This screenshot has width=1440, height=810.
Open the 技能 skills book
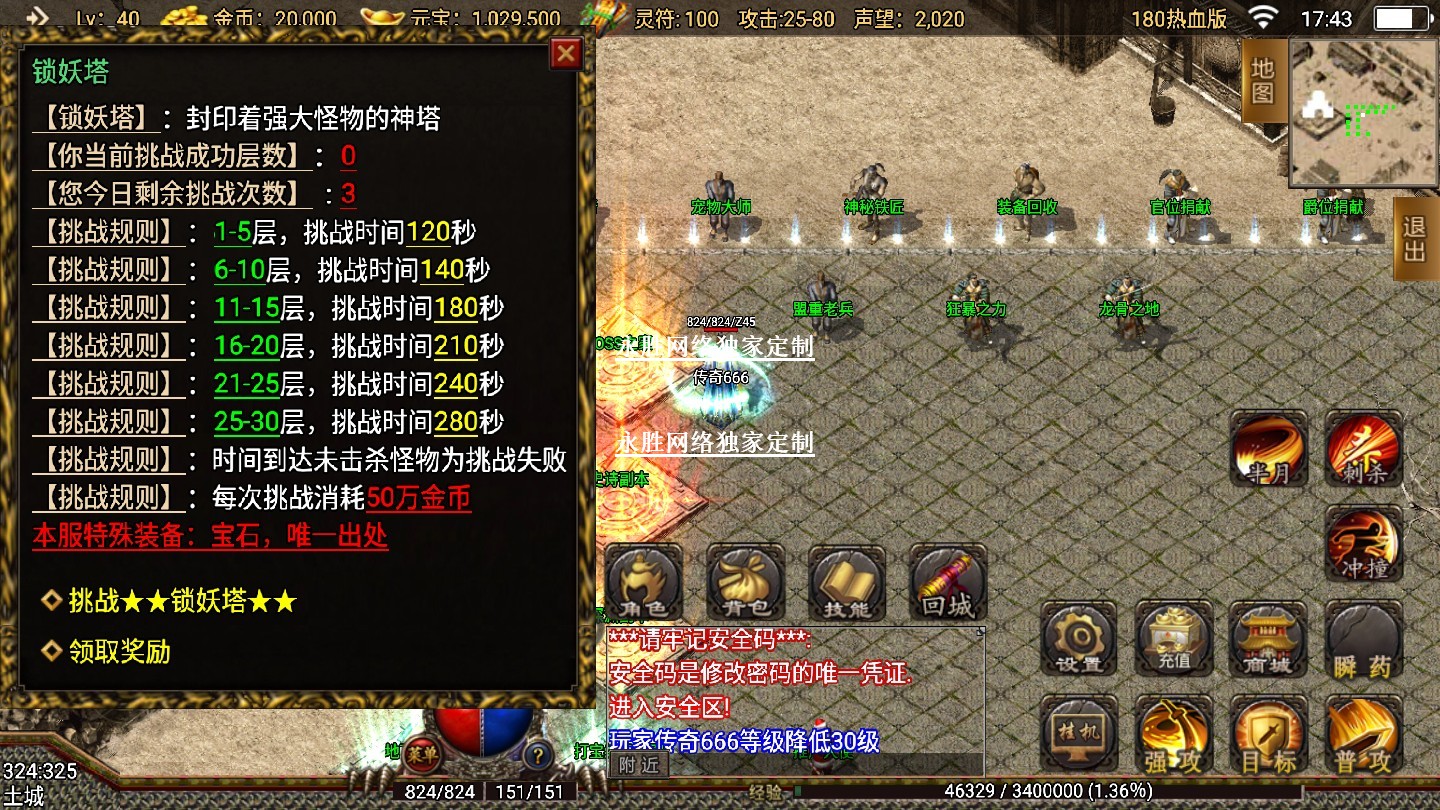847,582
